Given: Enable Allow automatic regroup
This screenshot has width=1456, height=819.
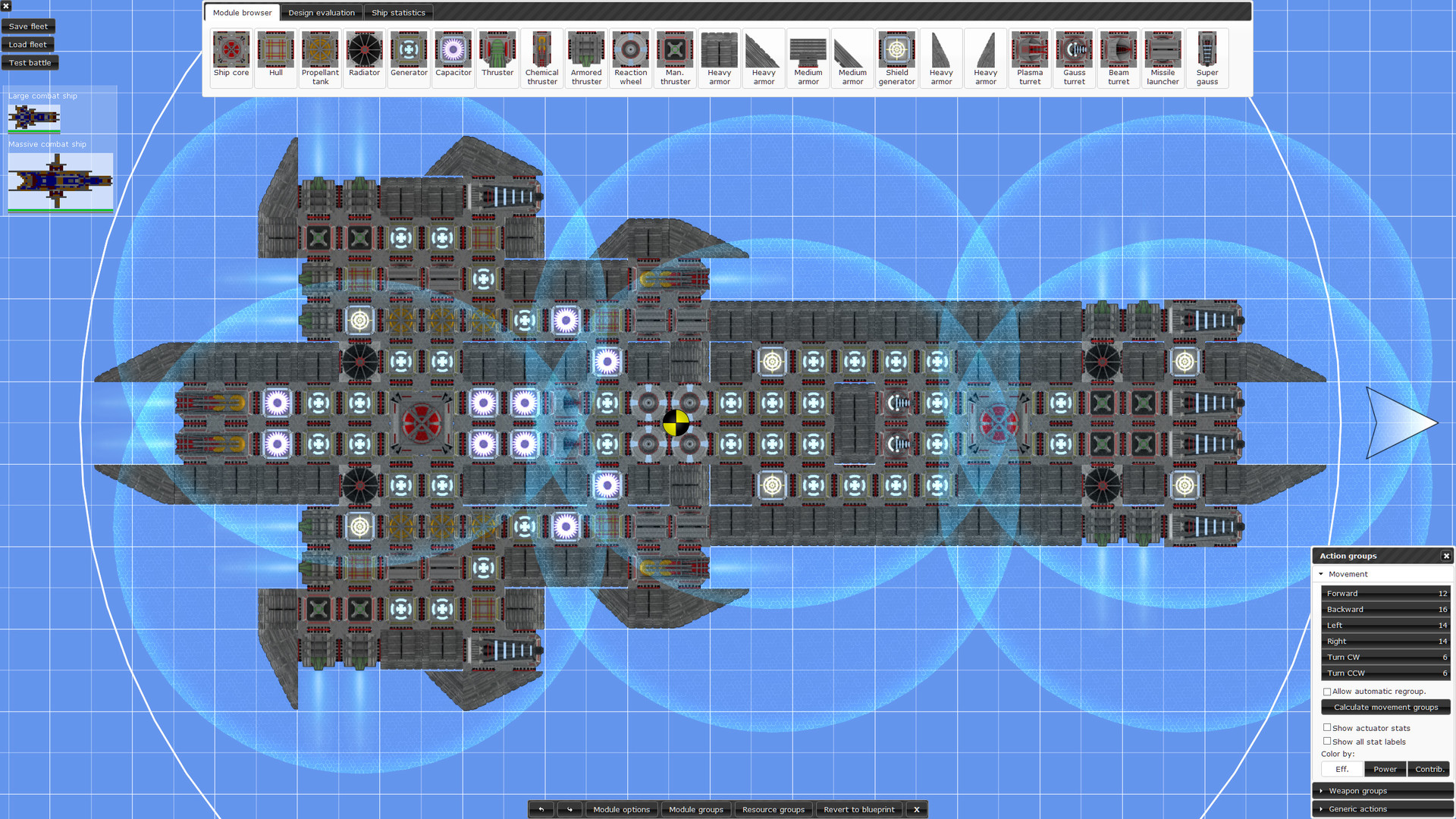Looking at the screenshot, I should point(1327,691).
